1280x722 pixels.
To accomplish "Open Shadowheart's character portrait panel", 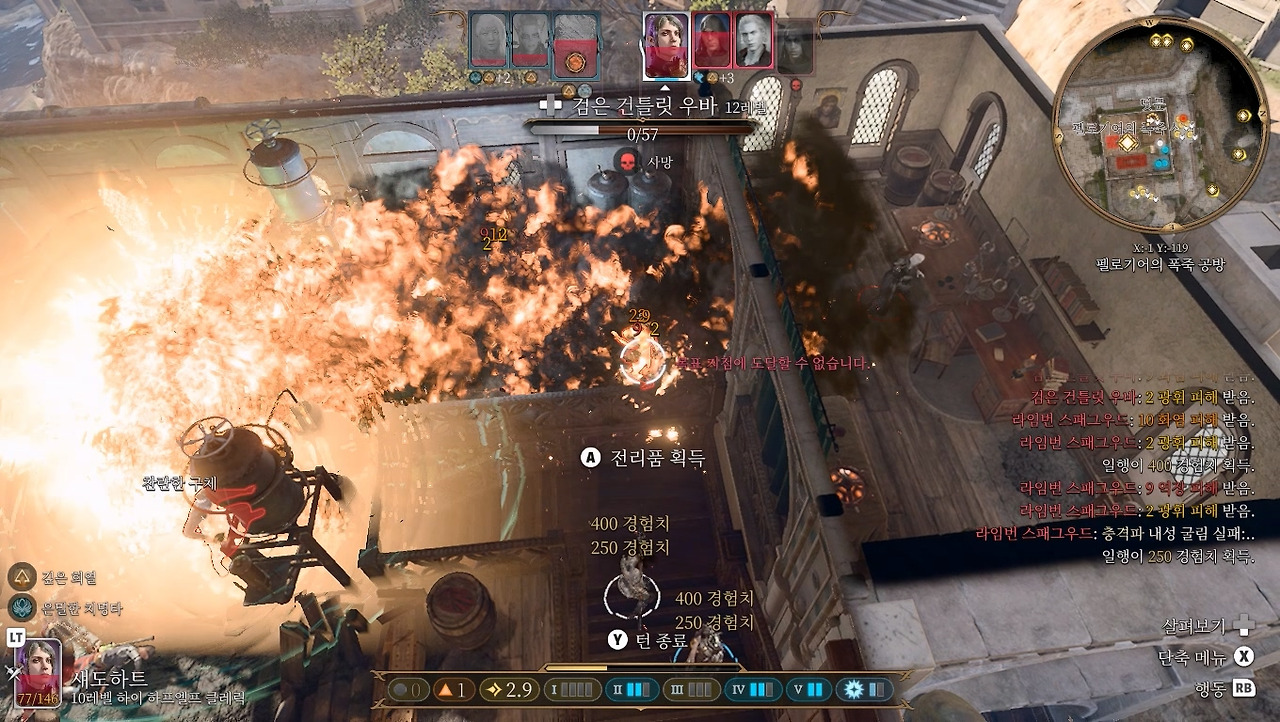I will point(38,672).
